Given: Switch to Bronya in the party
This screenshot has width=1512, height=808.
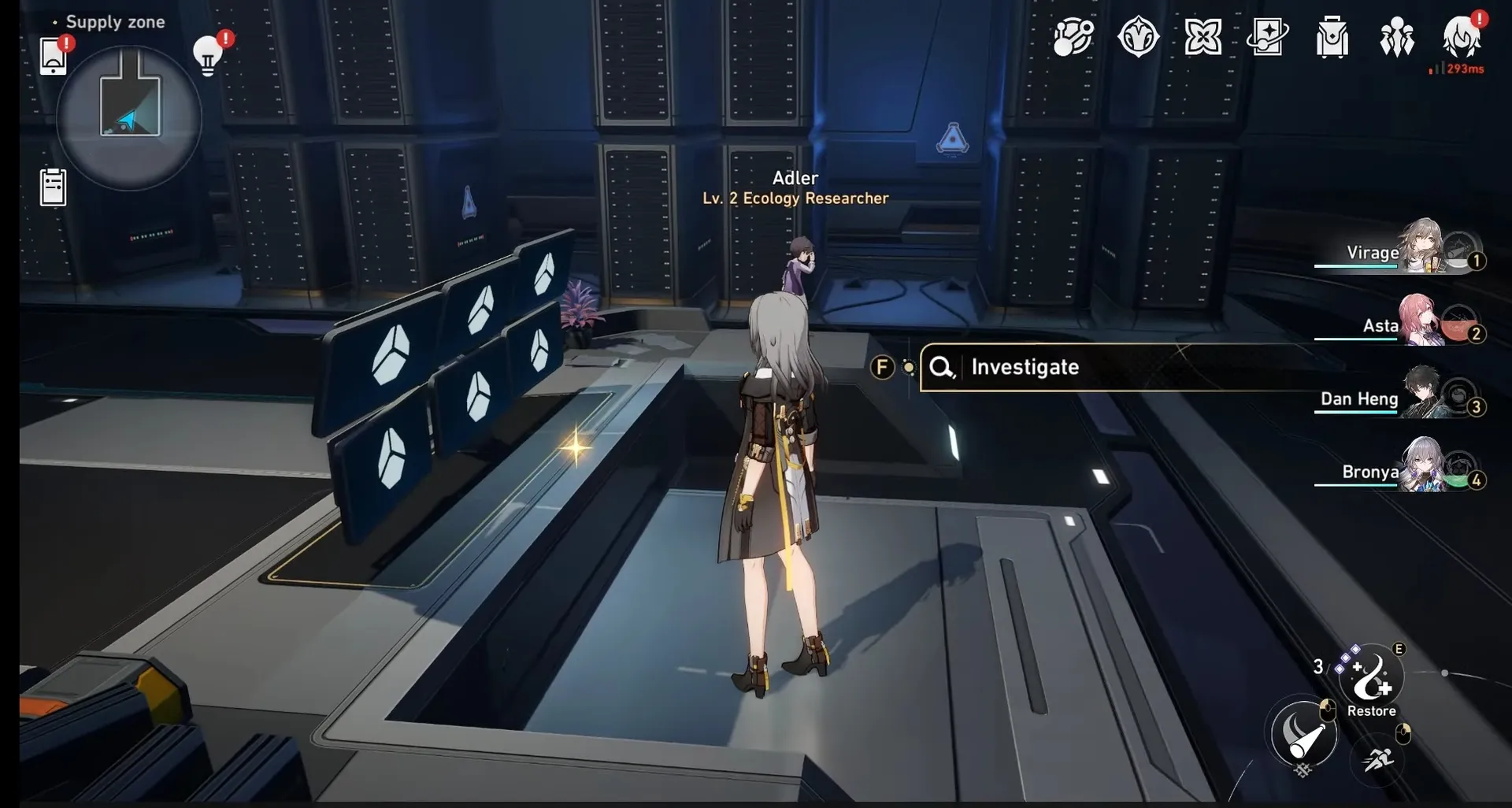Looking at the screenshot, I should (1401, 470).
